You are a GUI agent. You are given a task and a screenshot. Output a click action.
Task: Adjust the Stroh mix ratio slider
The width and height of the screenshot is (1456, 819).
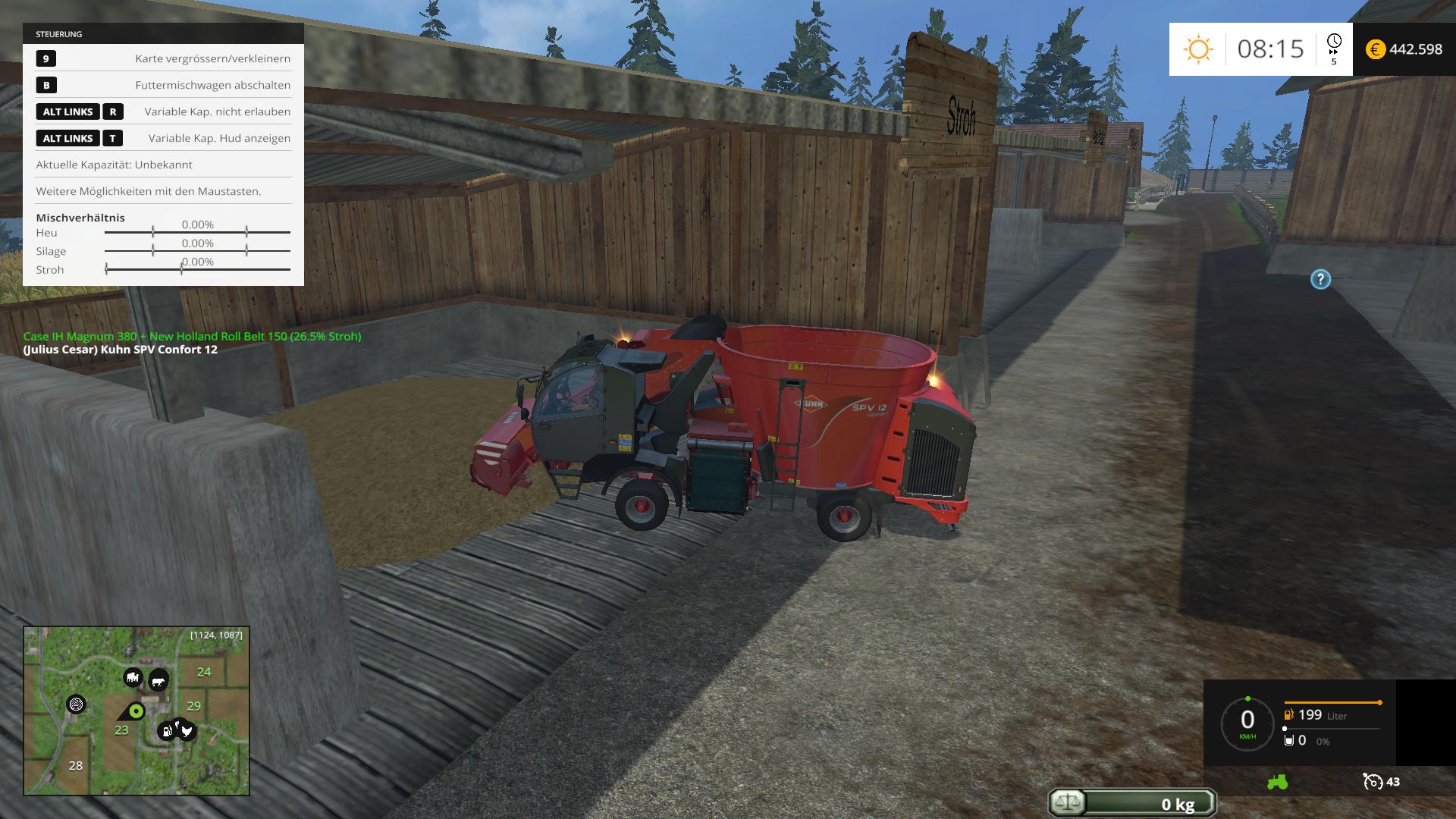(x=197, y=269)
